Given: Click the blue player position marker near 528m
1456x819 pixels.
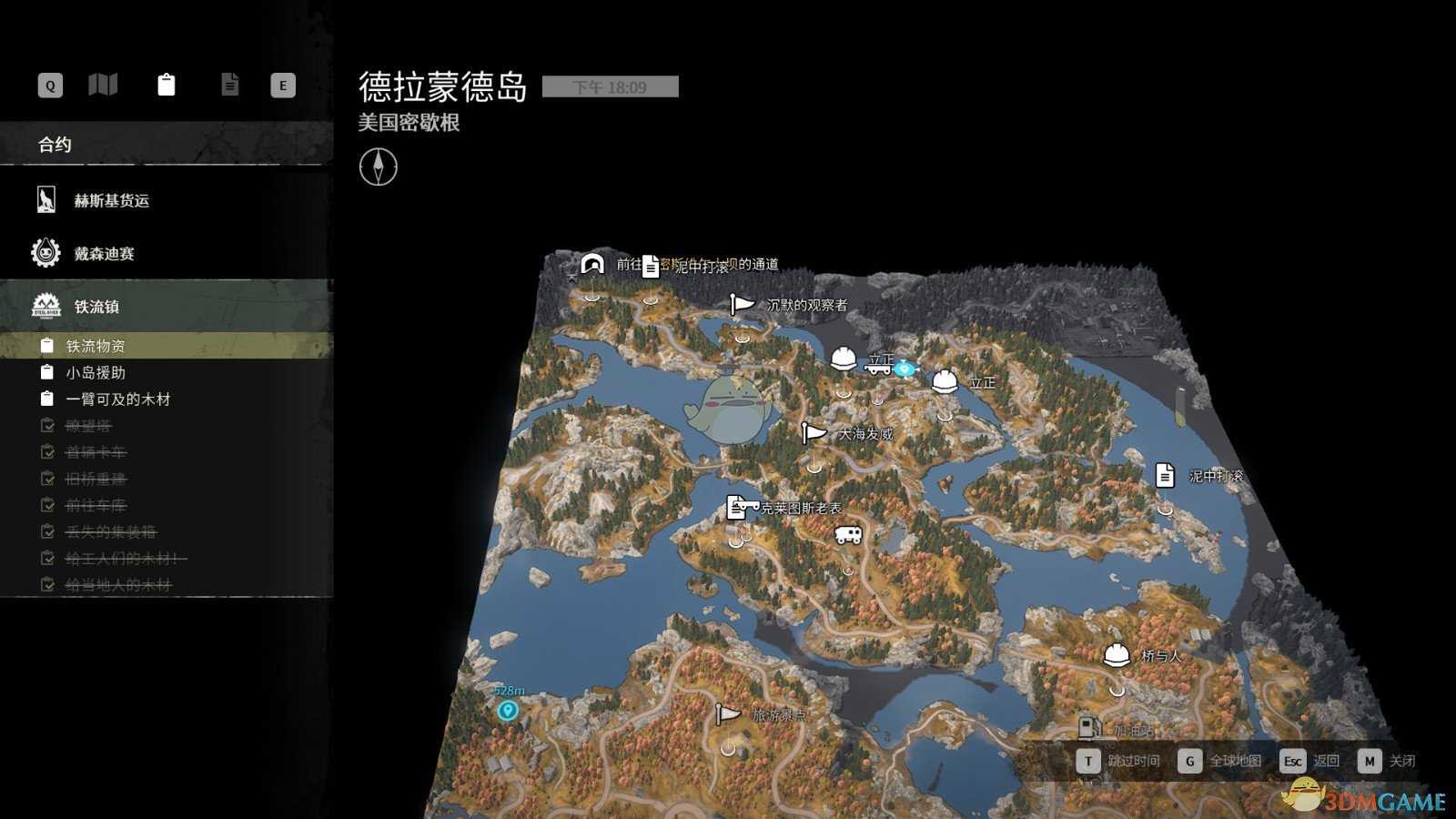Looking at the screenshot, I should [510, 712].
